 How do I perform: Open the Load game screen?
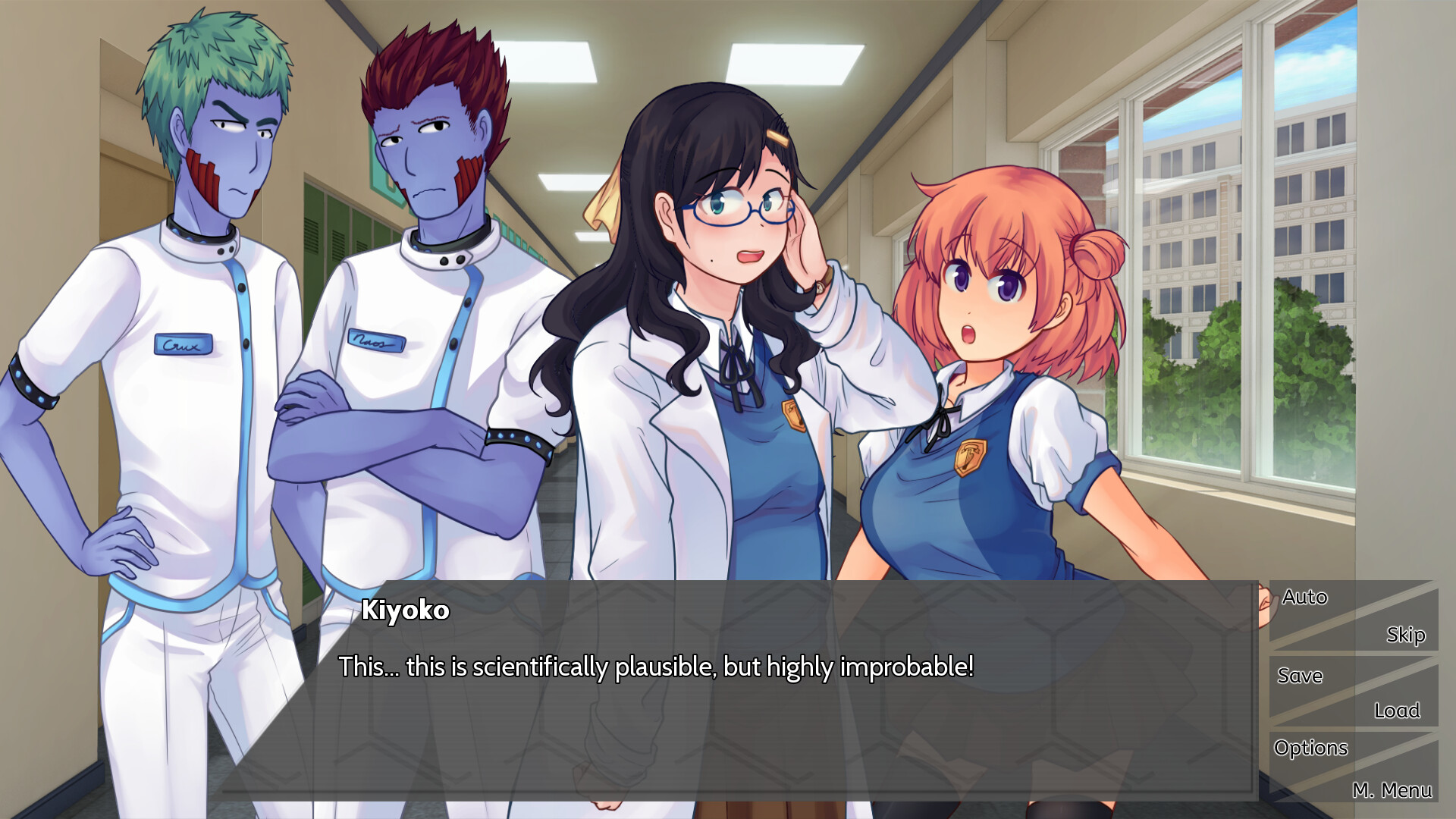pyautogui.click(x=1398, y=711)
